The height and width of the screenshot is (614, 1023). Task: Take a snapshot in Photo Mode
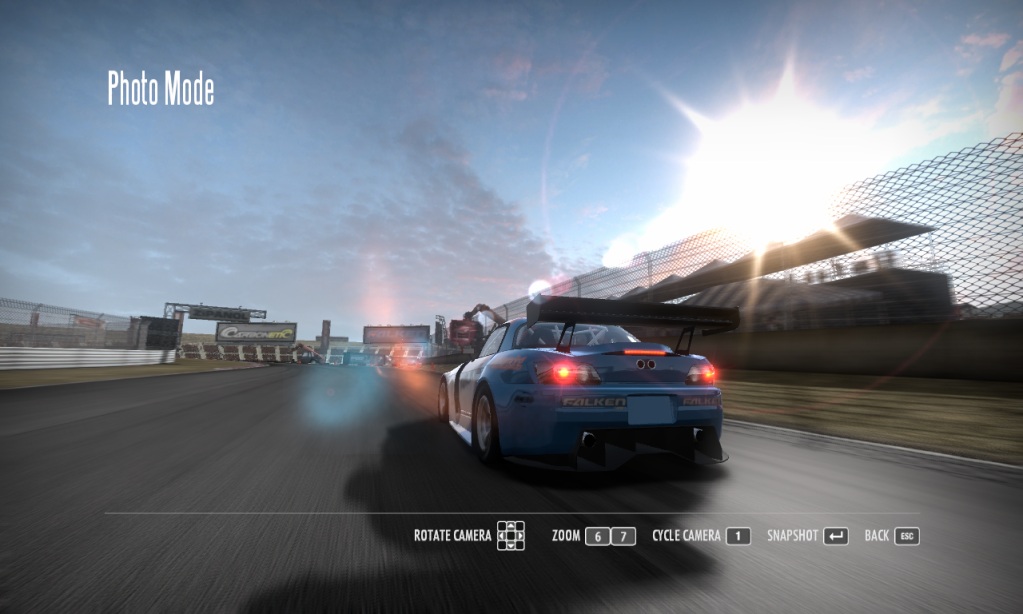[x=836, y=536]
